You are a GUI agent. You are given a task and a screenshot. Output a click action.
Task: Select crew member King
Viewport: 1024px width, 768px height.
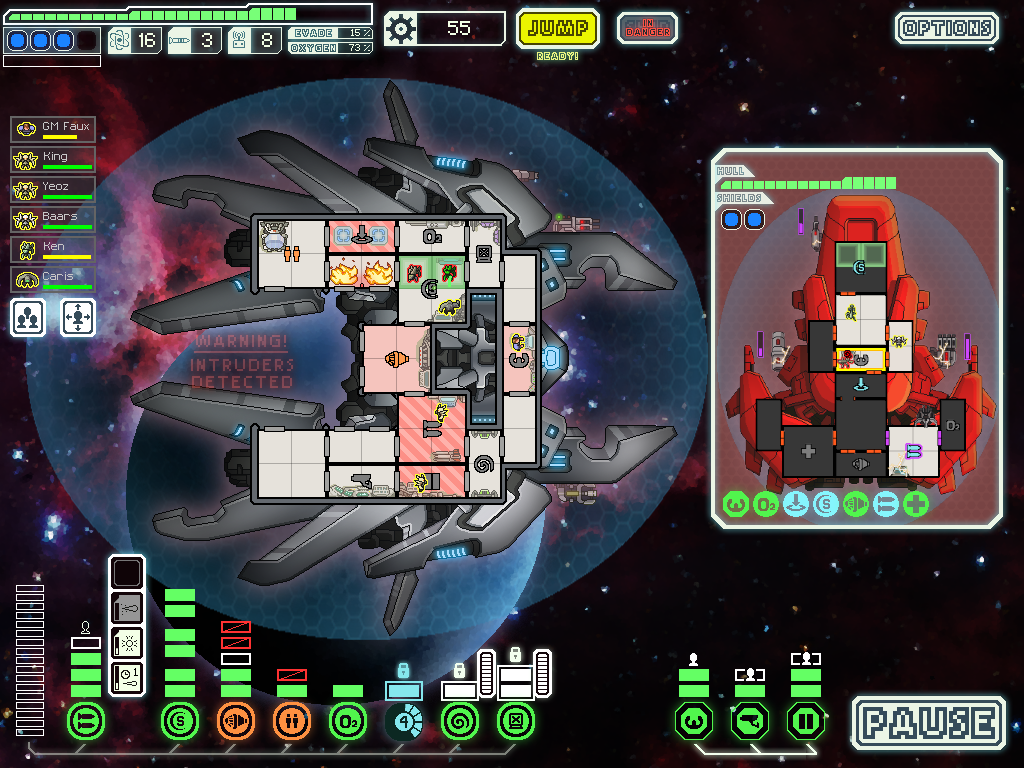[54, 159]
